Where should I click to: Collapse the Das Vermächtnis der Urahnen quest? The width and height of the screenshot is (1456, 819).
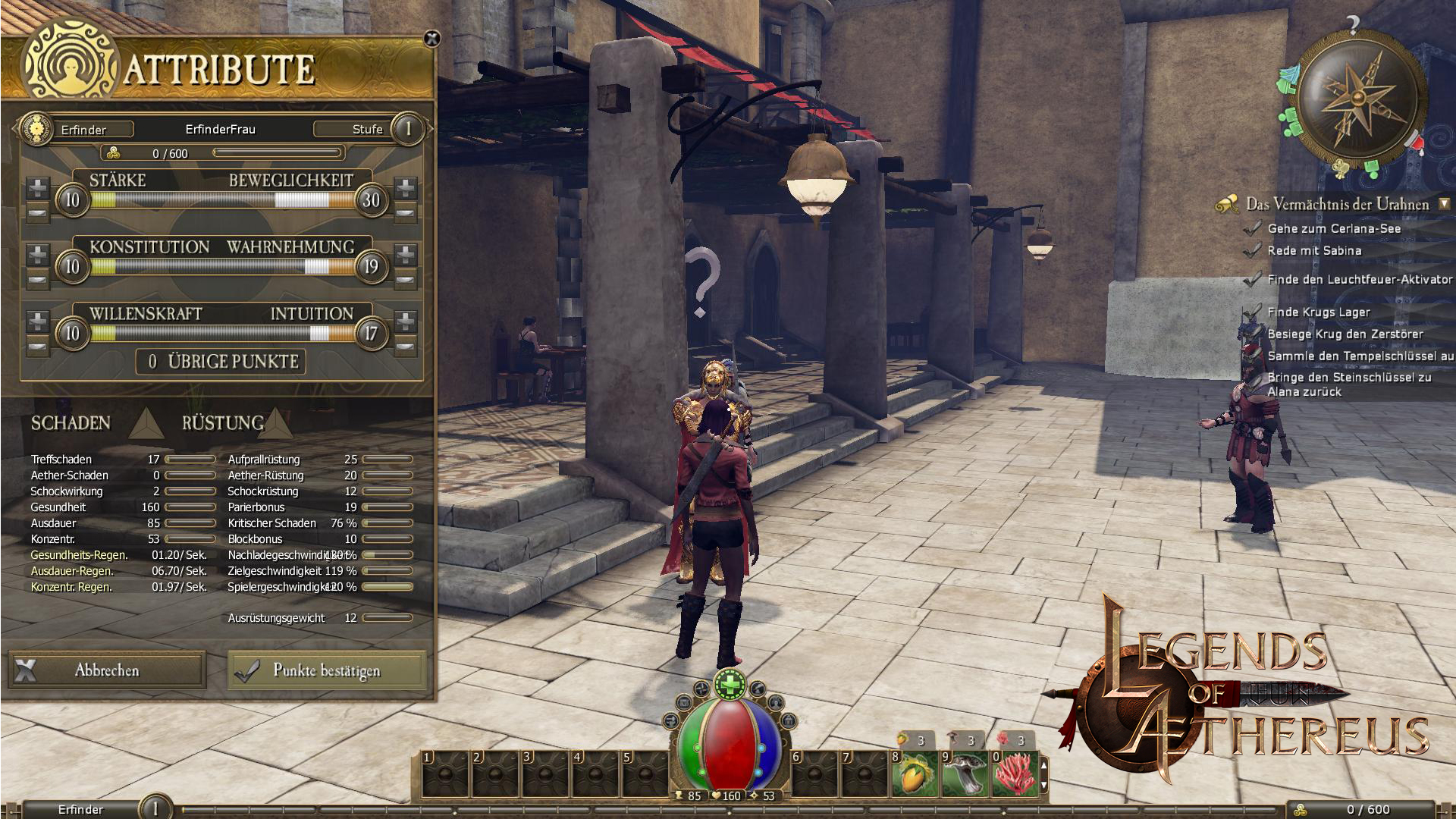click(x=1444, y=204)
